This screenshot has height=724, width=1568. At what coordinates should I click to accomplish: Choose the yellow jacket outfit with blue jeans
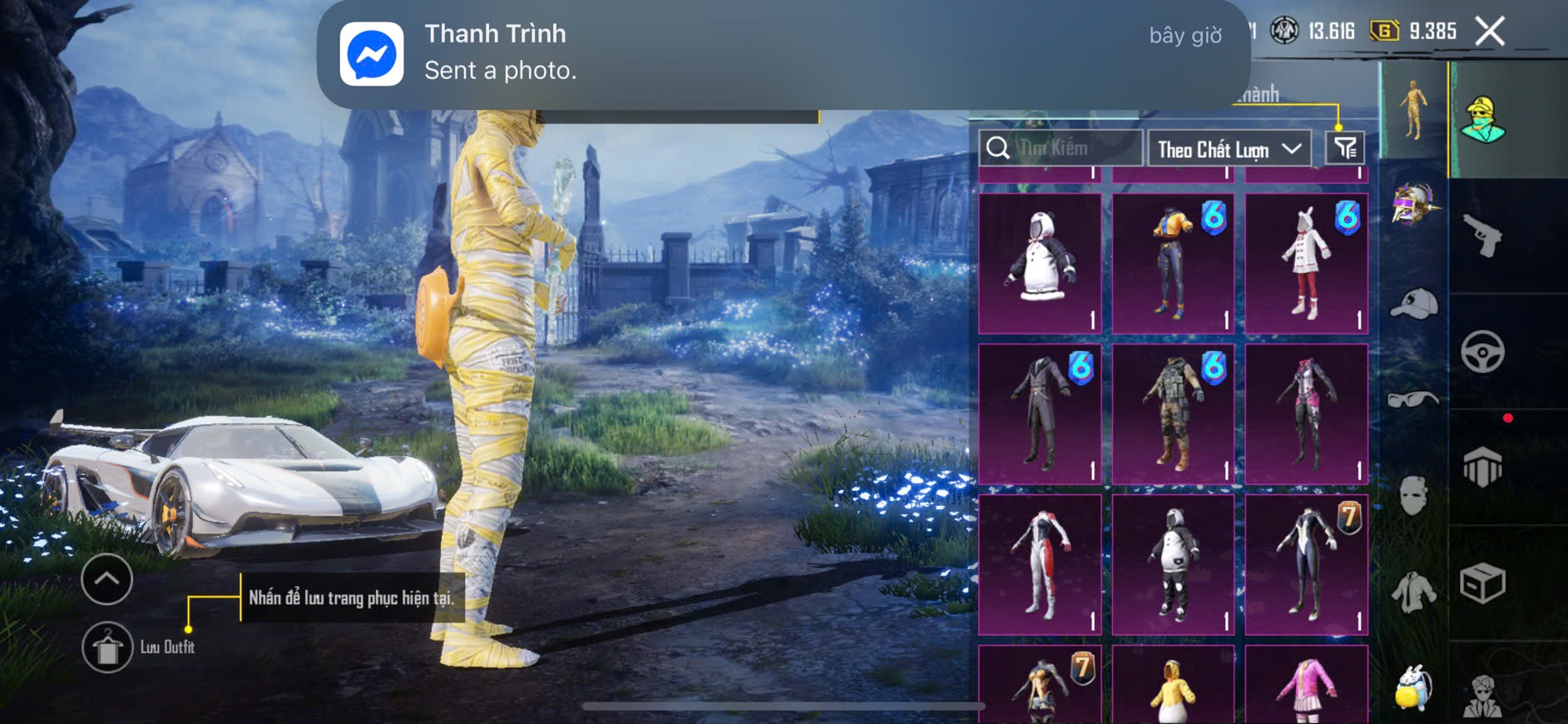click(1173, 263)
